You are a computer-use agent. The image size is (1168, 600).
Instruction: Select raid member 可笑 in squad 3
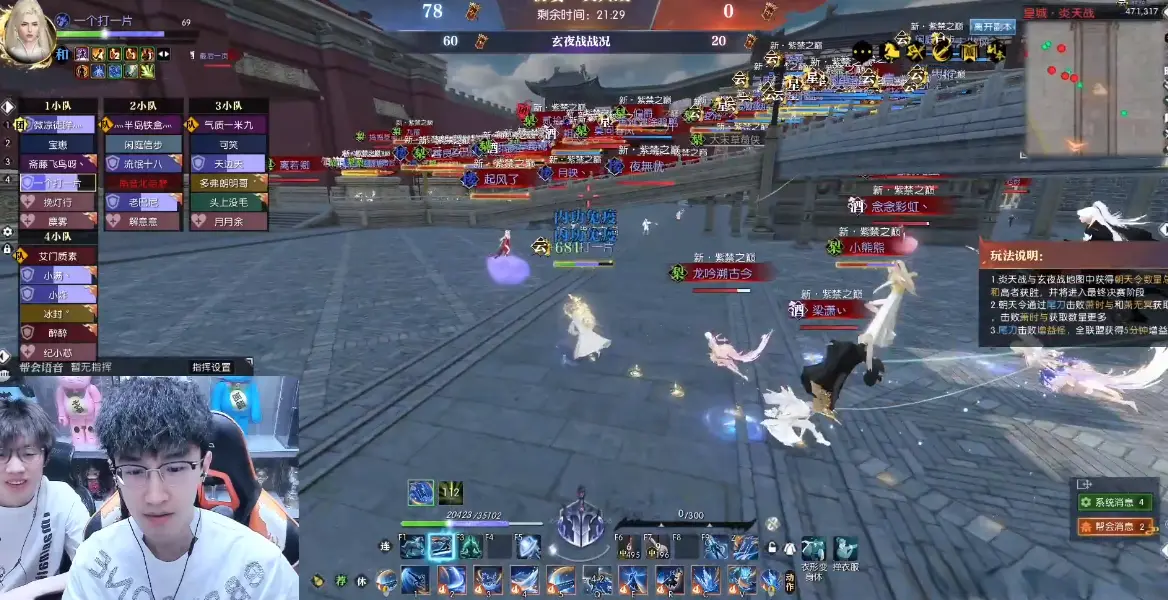coord(228,144)
